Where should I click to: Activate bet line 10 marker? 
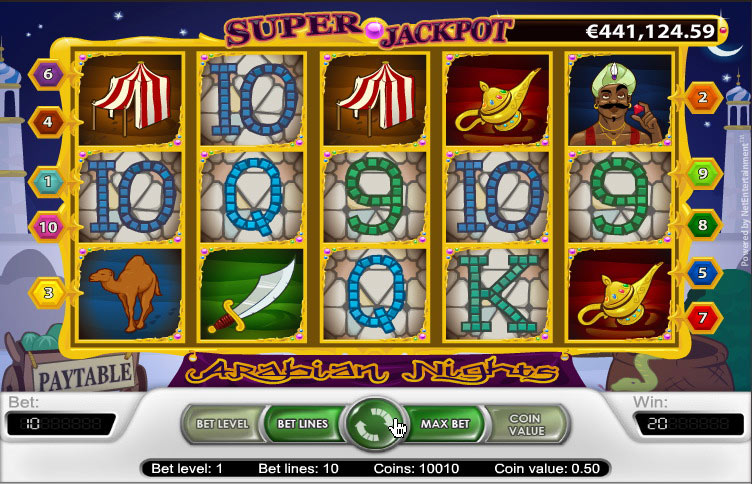point(46,227)
